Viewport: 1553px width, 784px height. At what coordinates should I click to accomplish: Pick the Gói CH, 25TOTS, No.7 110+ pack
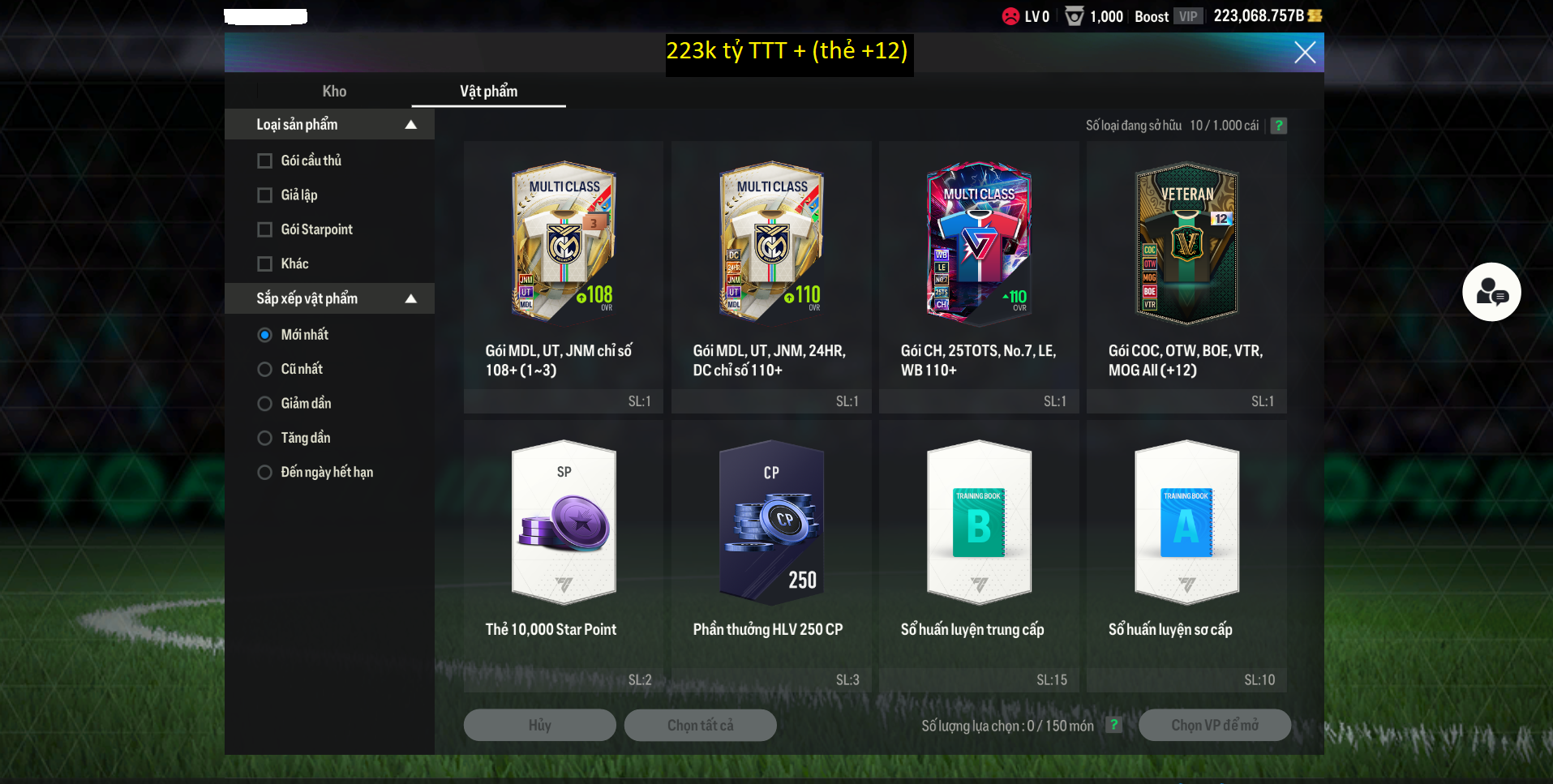pyautogui.click(x=979, y=276)
